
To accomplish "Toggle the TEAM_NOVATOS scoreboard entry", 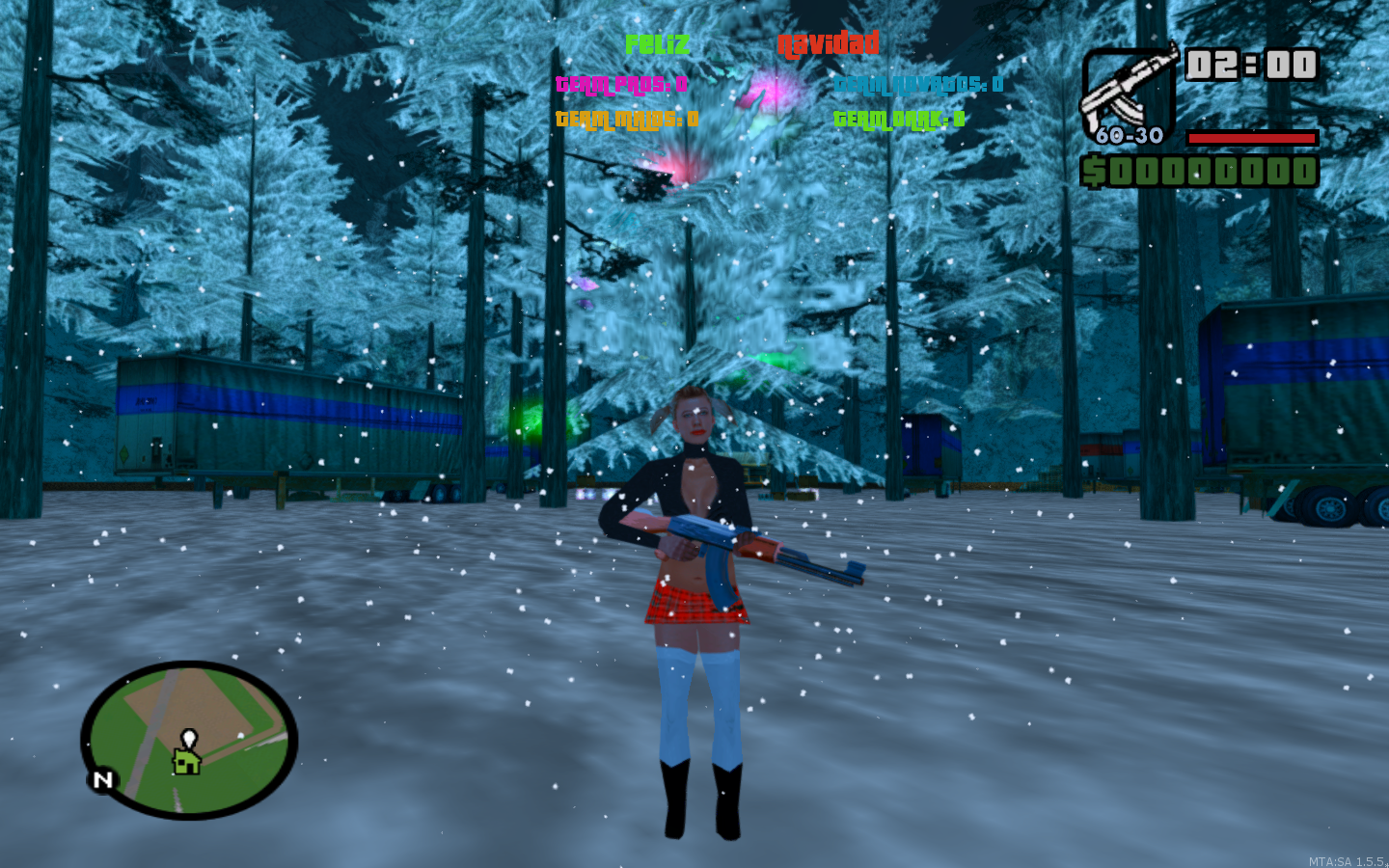I will 918,85.
